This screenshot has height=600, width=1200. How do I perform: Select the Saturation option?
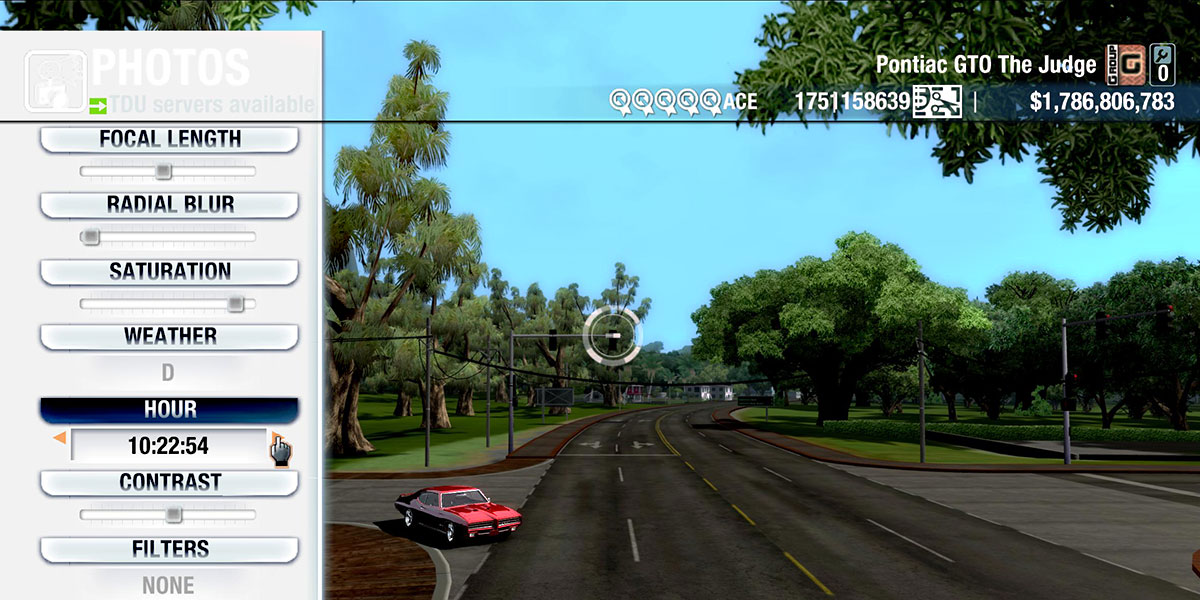coord(169,272)
